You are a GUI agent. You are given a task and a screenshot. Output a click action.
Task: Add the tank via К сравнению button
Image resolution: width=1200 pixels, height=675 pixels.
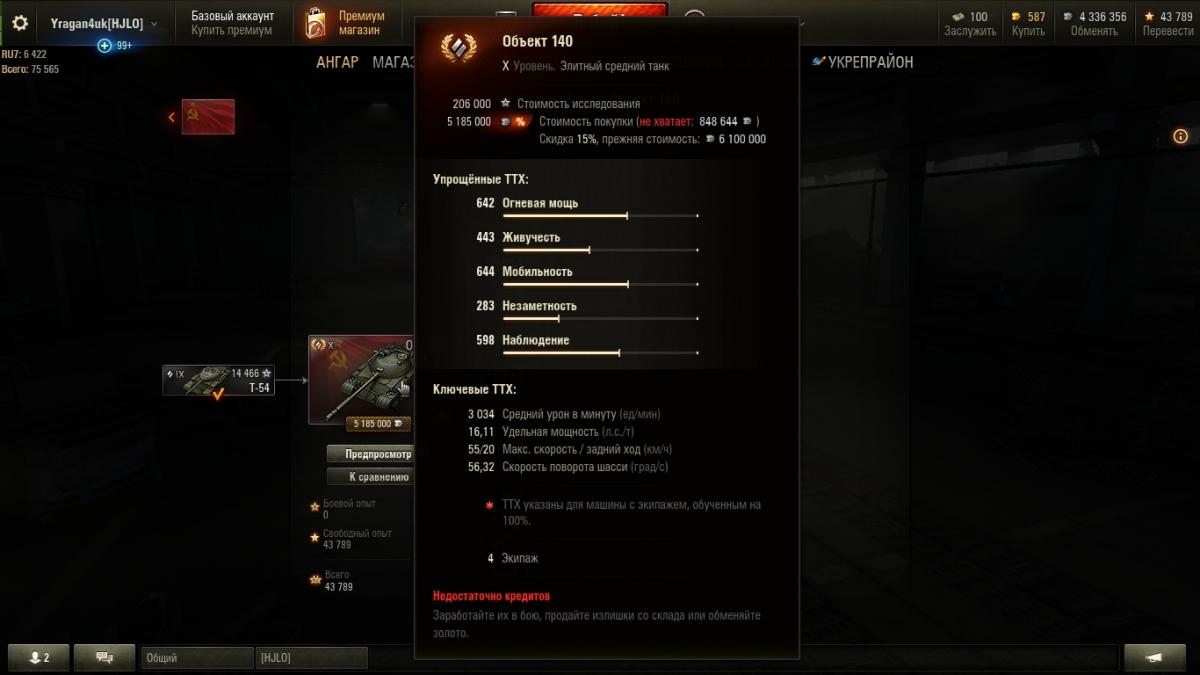click(x=370, y=477)
